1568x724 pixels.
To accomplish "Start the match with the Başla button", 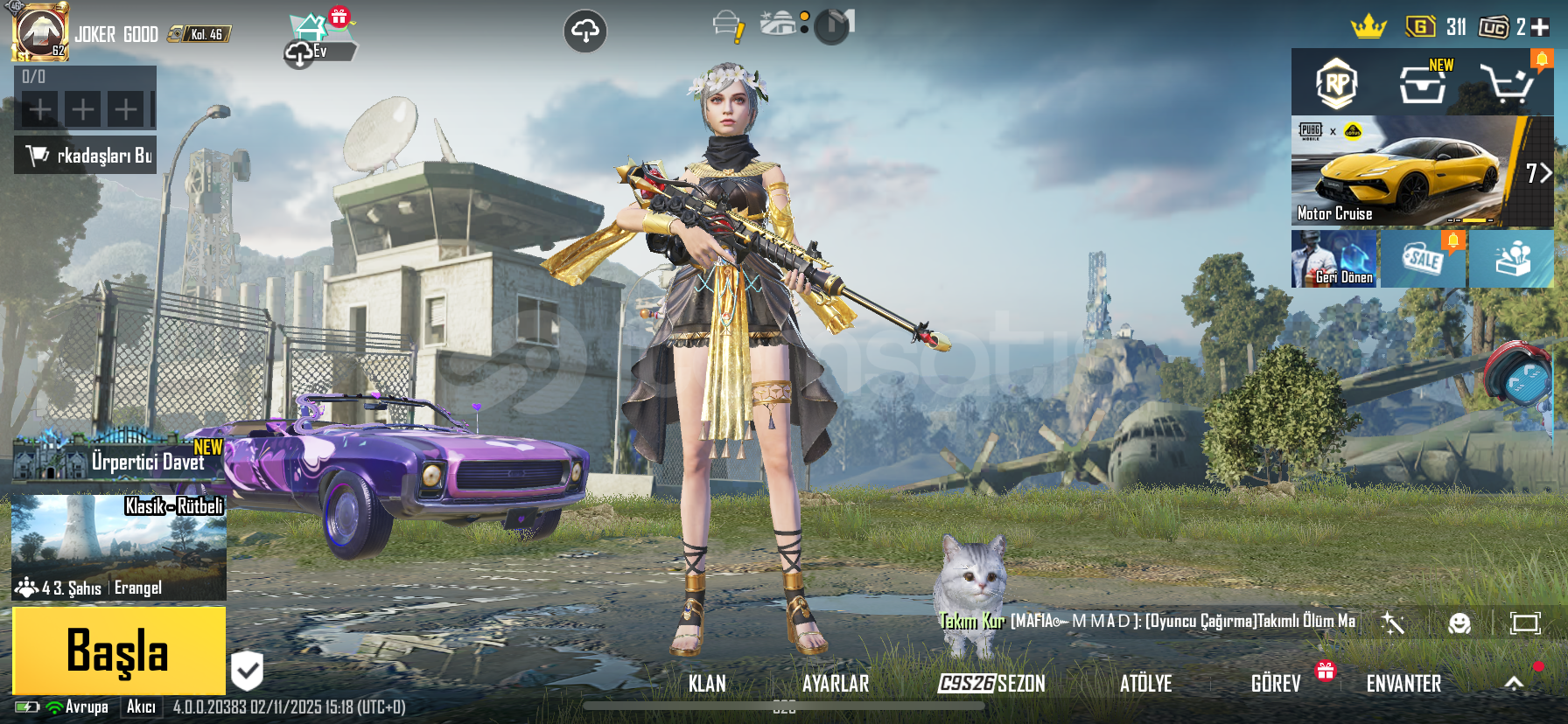I will 119,651.
